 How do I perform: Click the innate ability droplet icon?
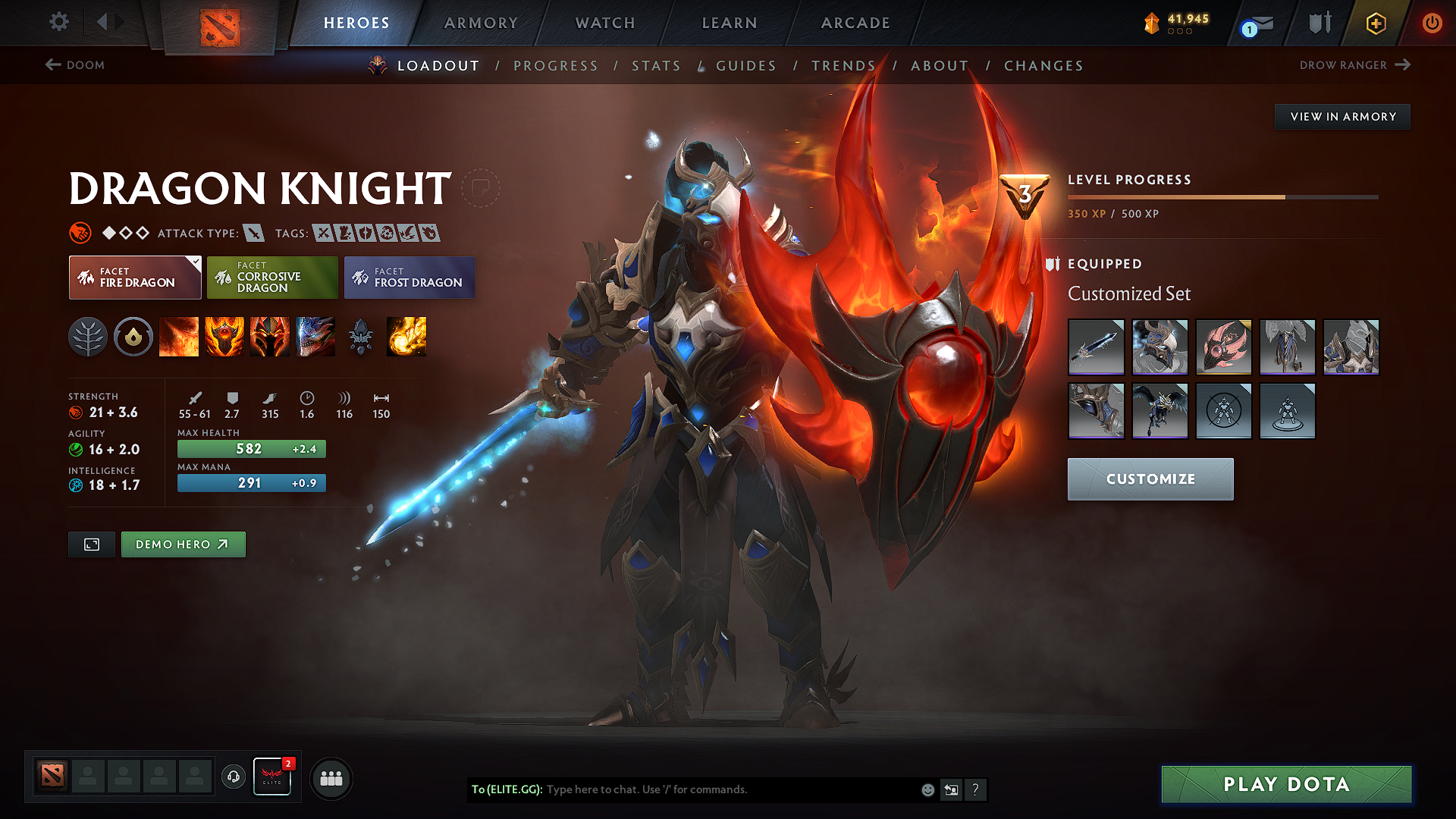coord(133,337)
